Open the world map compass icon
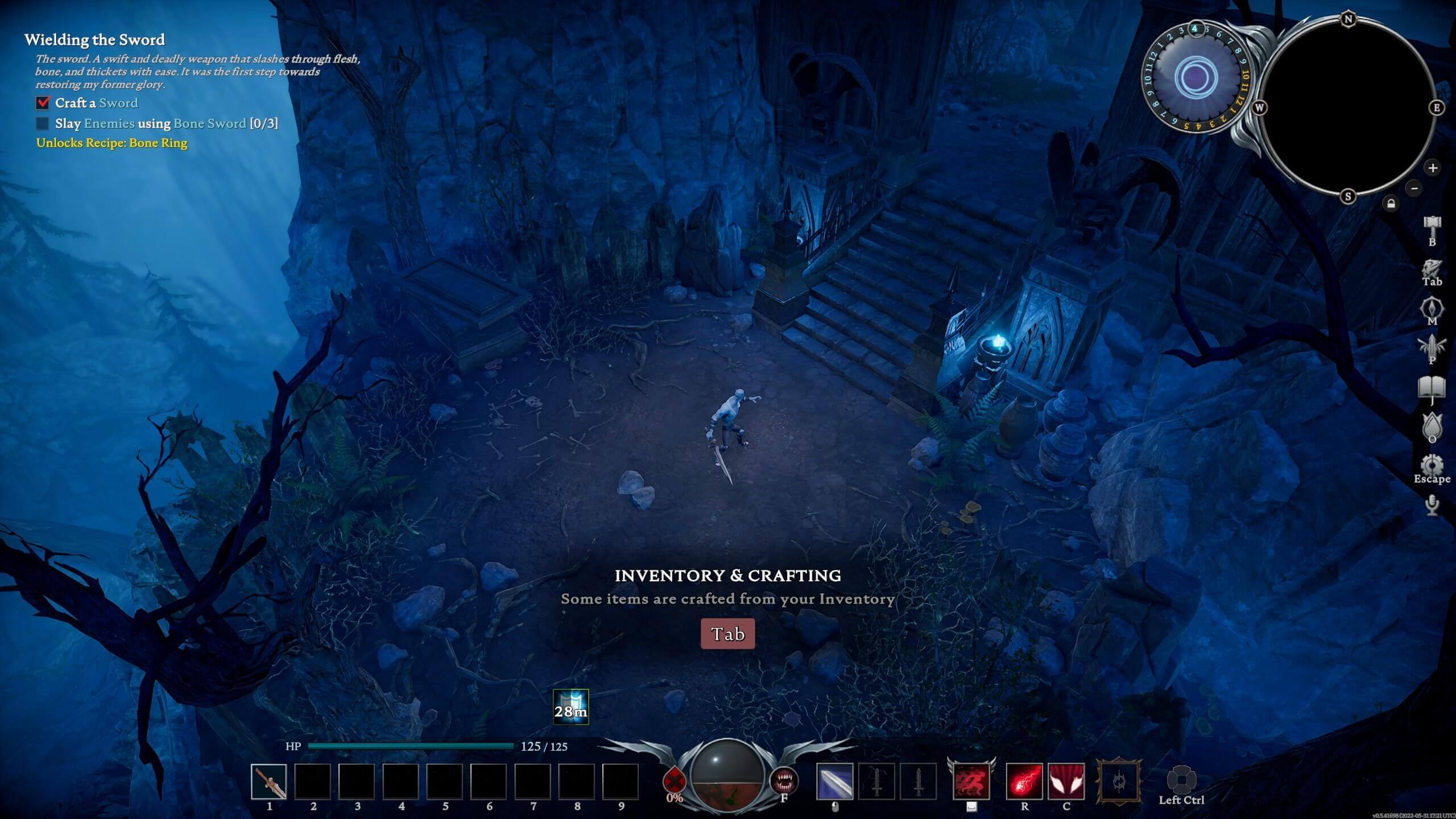Viewport: 1456px width, 819px height. pos(1432,308)
